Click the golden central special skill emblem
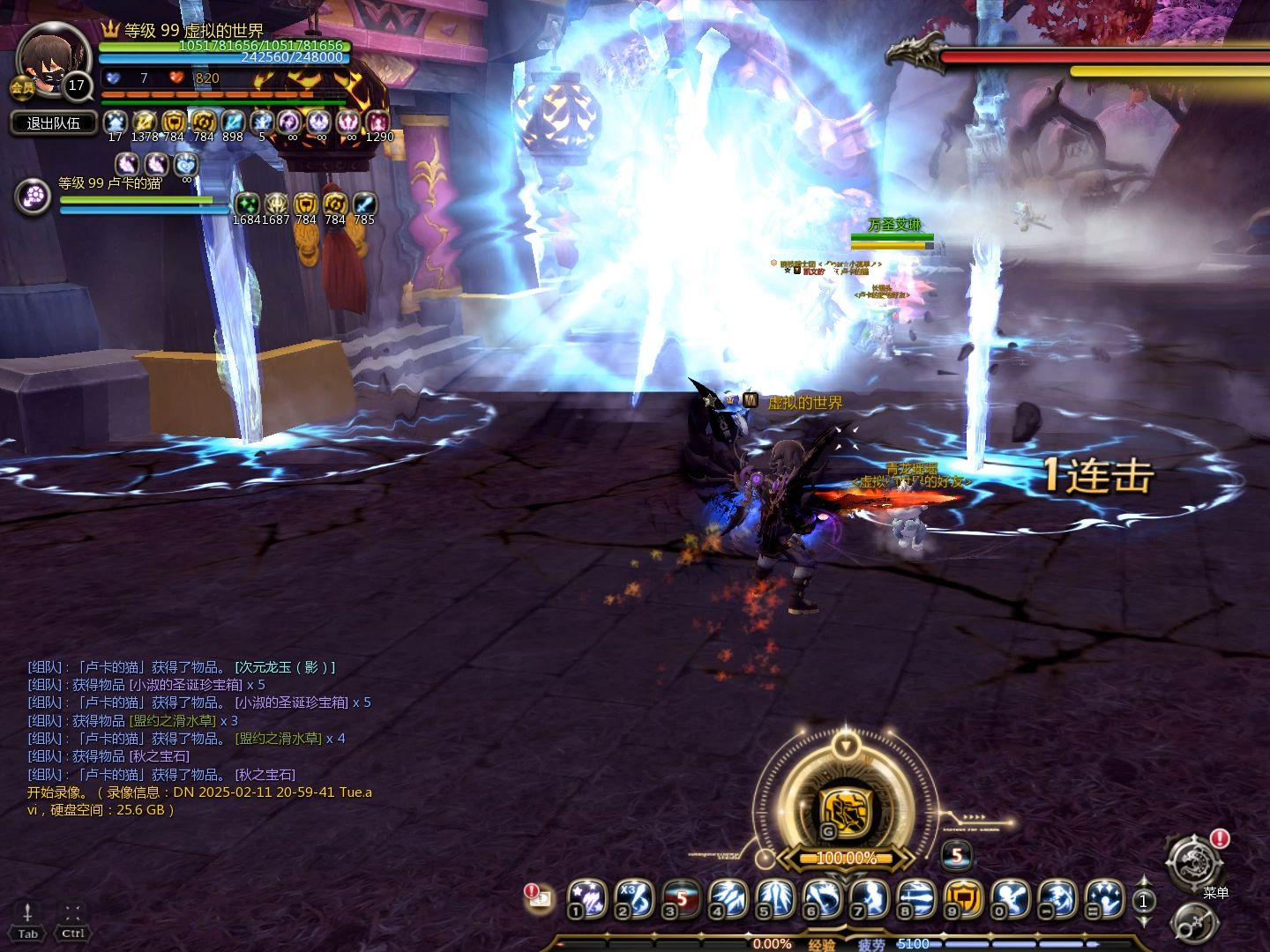Screen dimensions: 1270x952 pos(845,812)
